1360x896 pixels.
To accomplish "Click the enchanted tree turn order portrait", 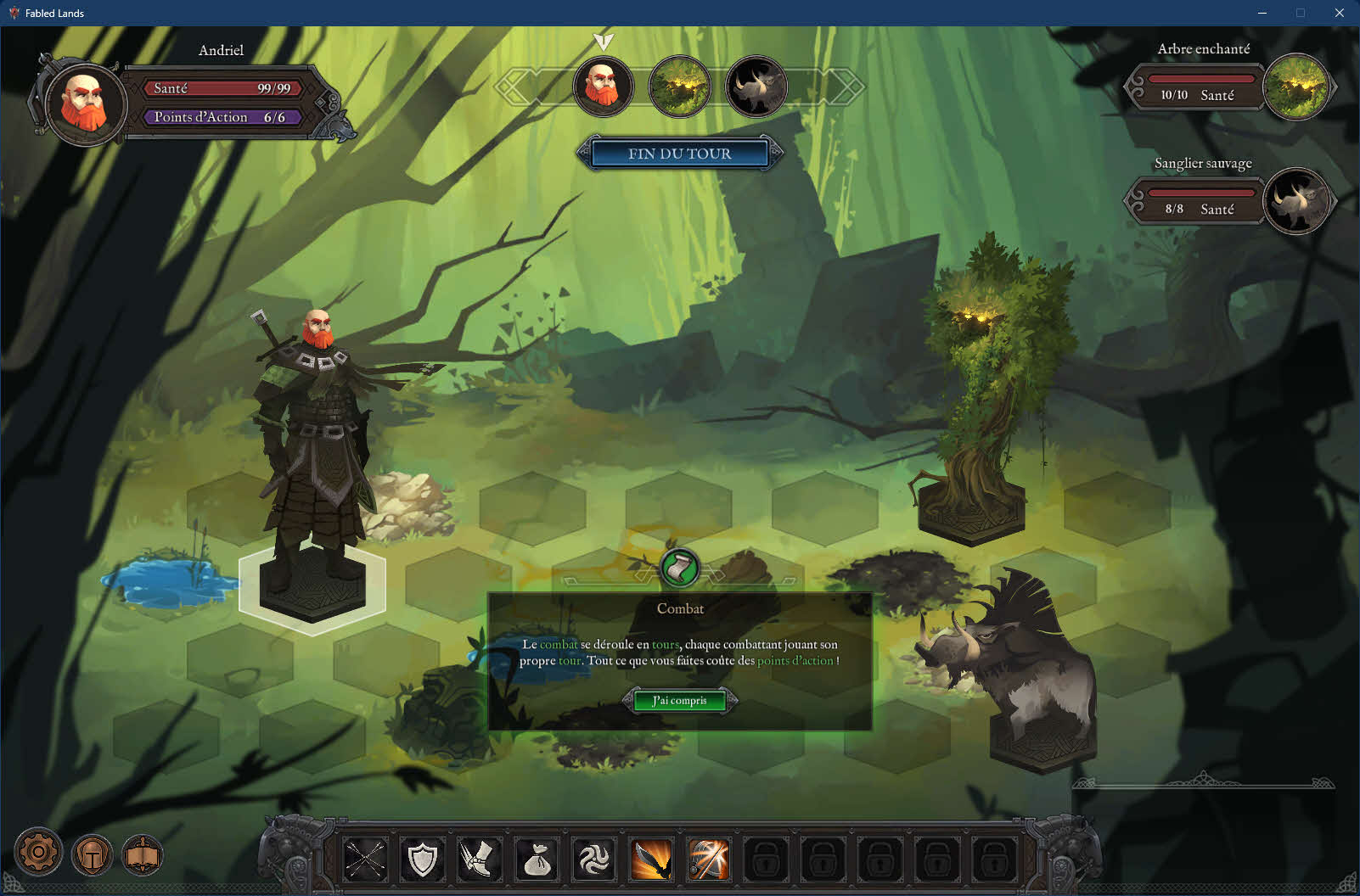I will (x=679, y=86).
